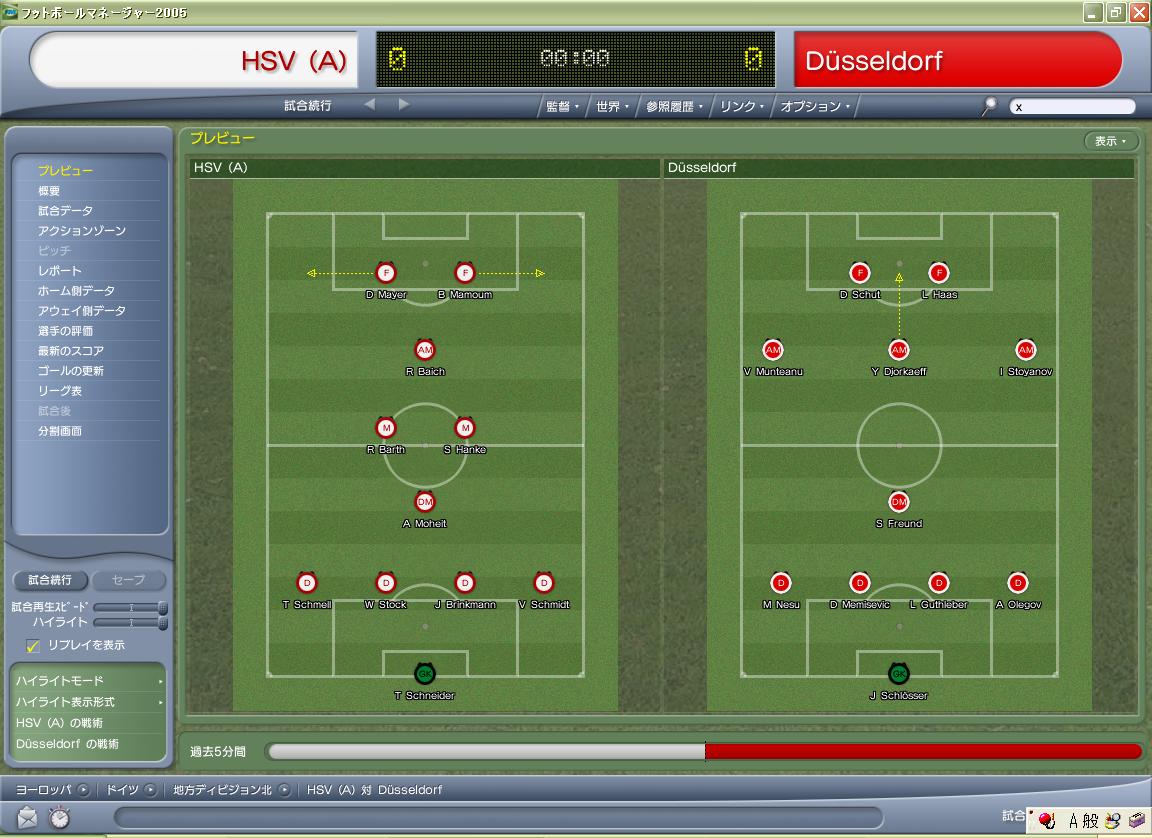Screen dimensions: 1152x838
Task: Select goalkeeper T Schneider on the pitch
Action: pyautogui.click(x=425, y=674)
